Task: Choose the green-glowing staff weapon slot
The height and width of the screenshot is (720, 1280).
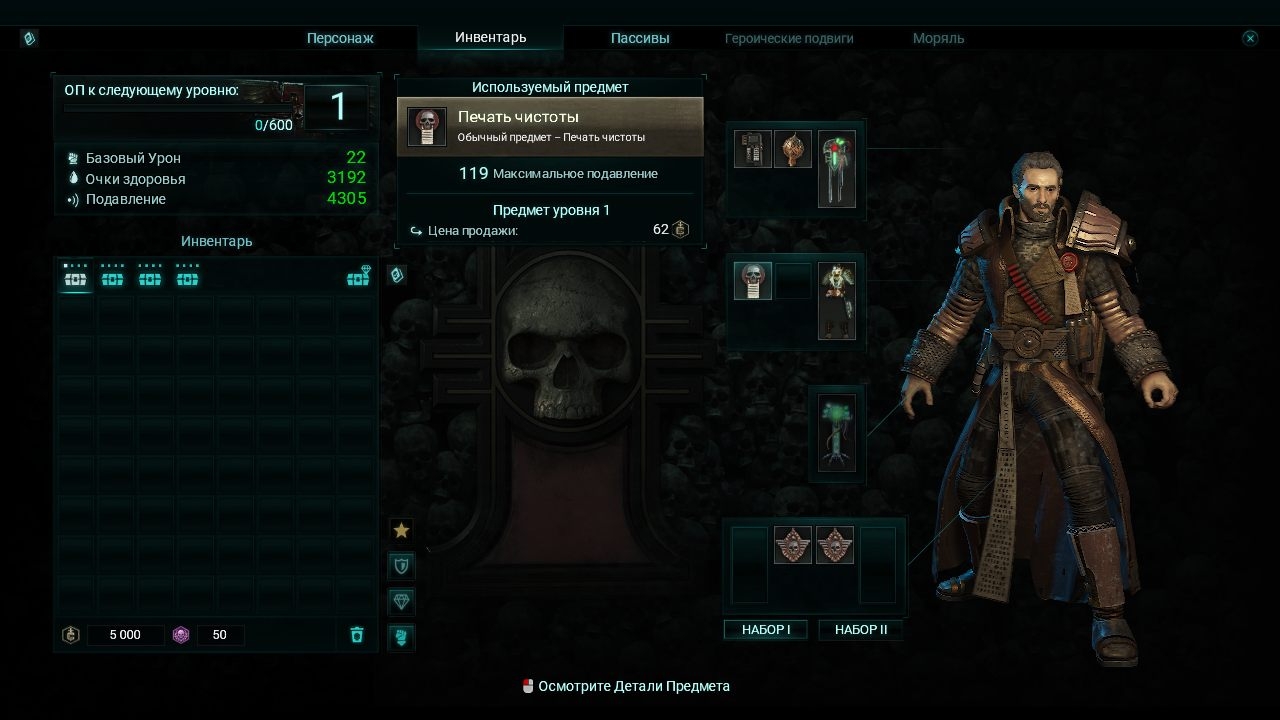Action: 837,168
